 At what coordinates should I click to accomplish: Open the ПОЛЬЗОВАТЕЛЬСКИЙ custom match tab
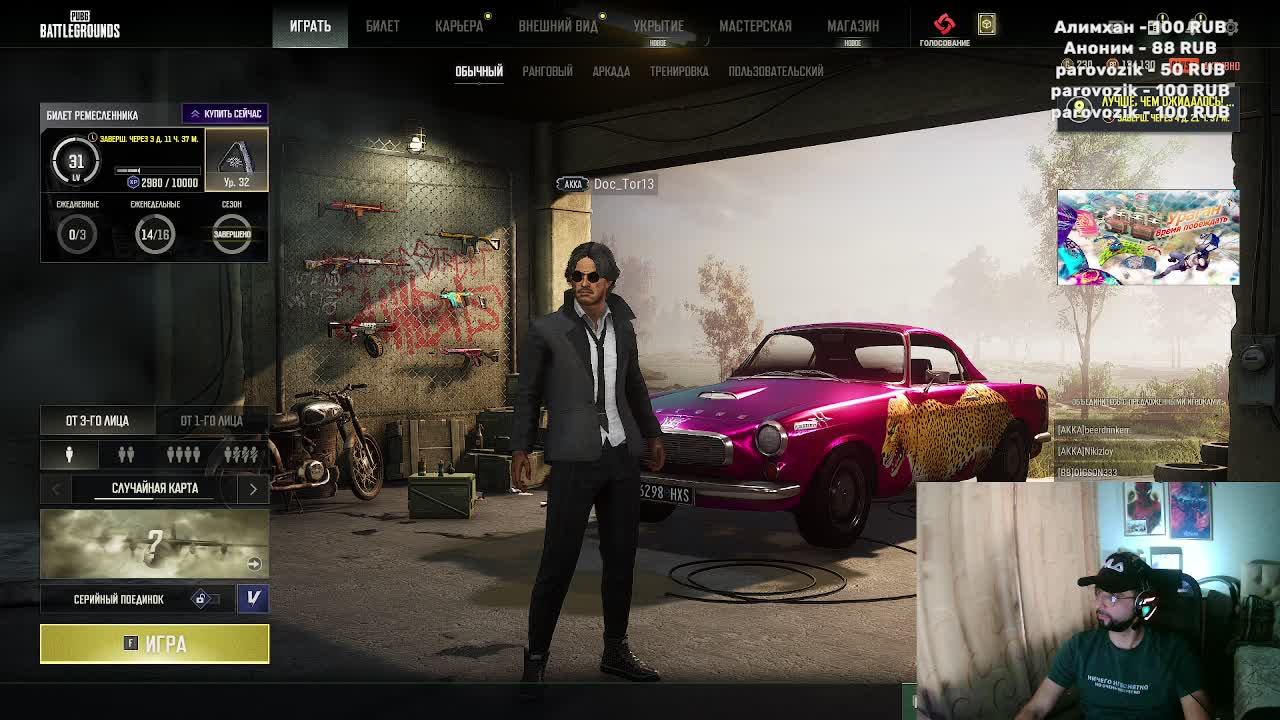click(776, 71)
